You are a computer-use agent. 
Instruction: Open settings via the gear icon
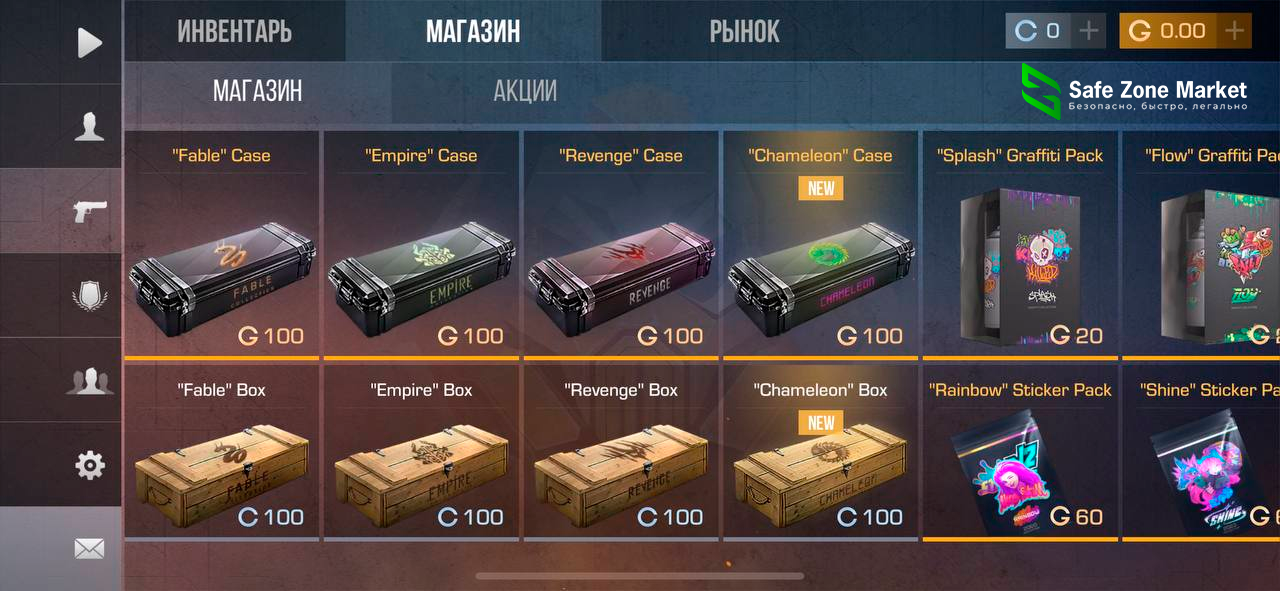90,464
